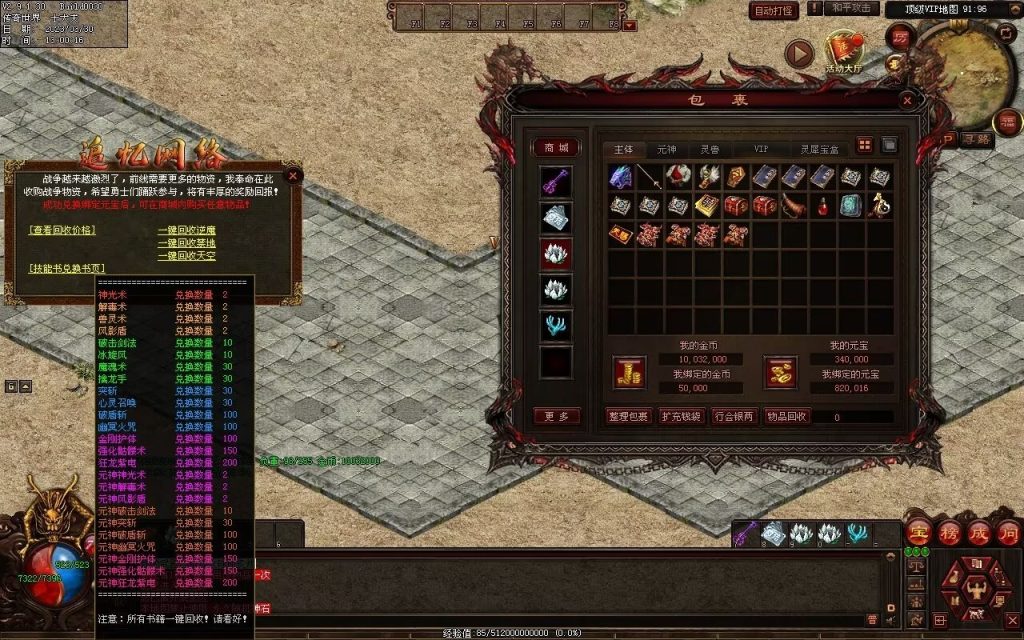Screen dimensions: 1024x640
Task: Switch to the 灵兽 bag tab
Action: [x=708, y=149]
